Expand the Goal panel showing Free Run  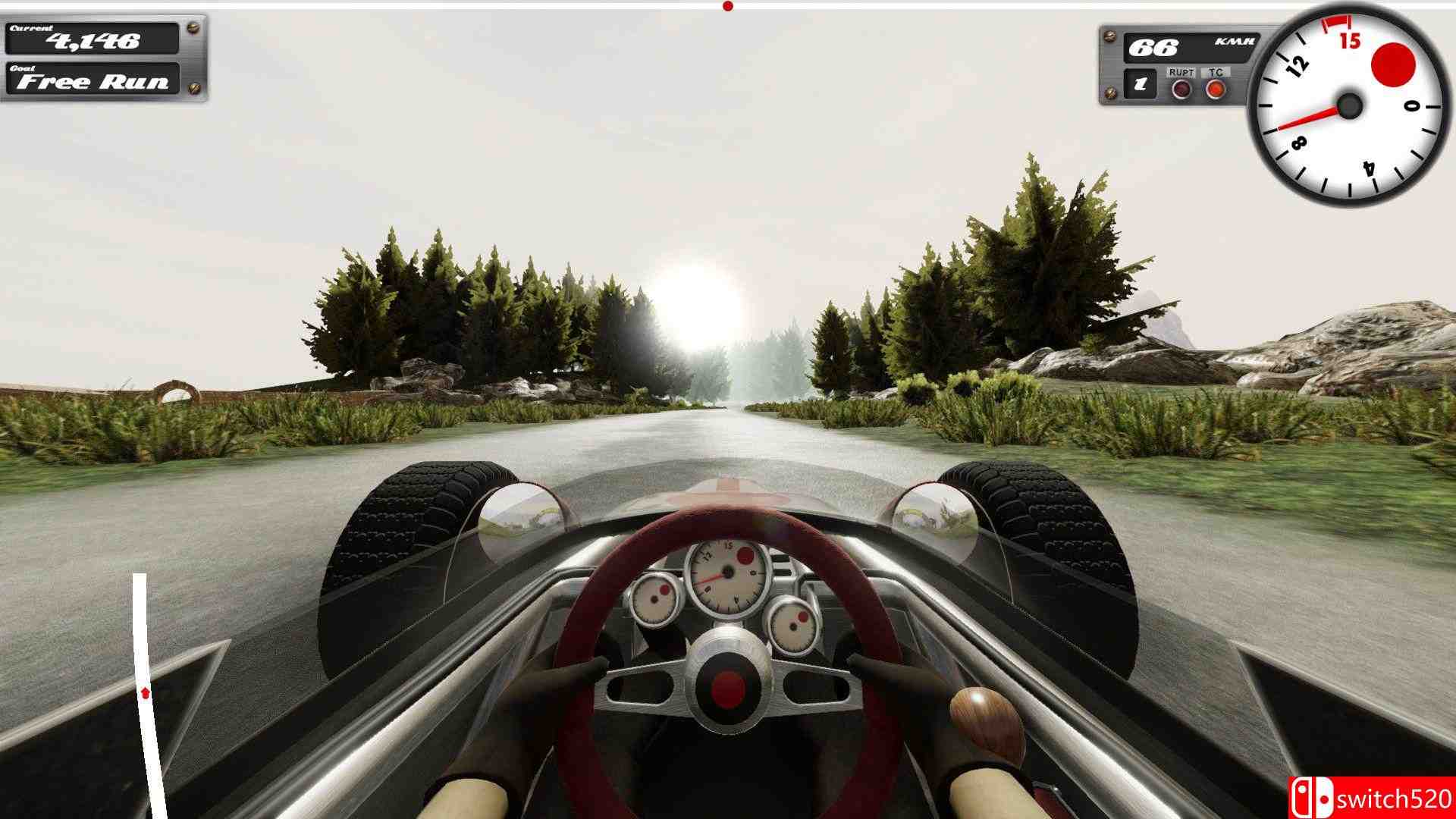(x=91, y=80)
